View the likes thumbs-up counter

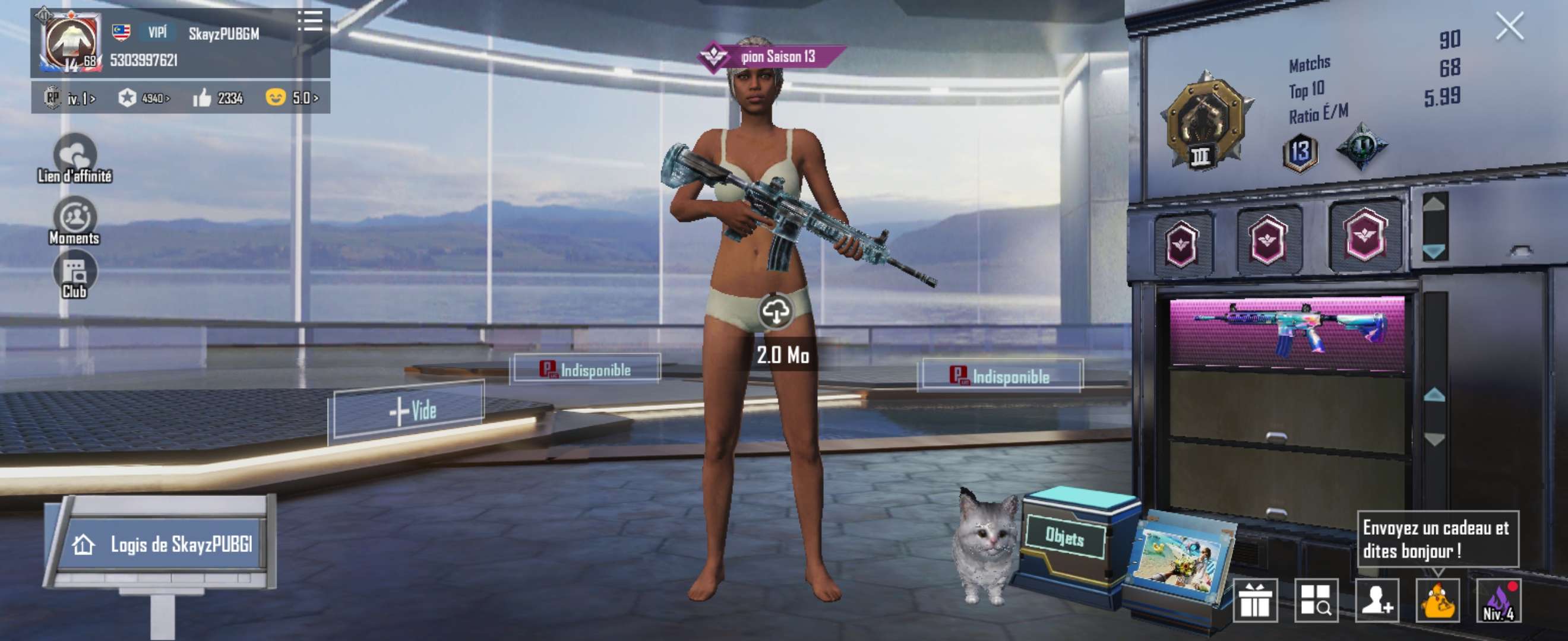tap(218, 98)
